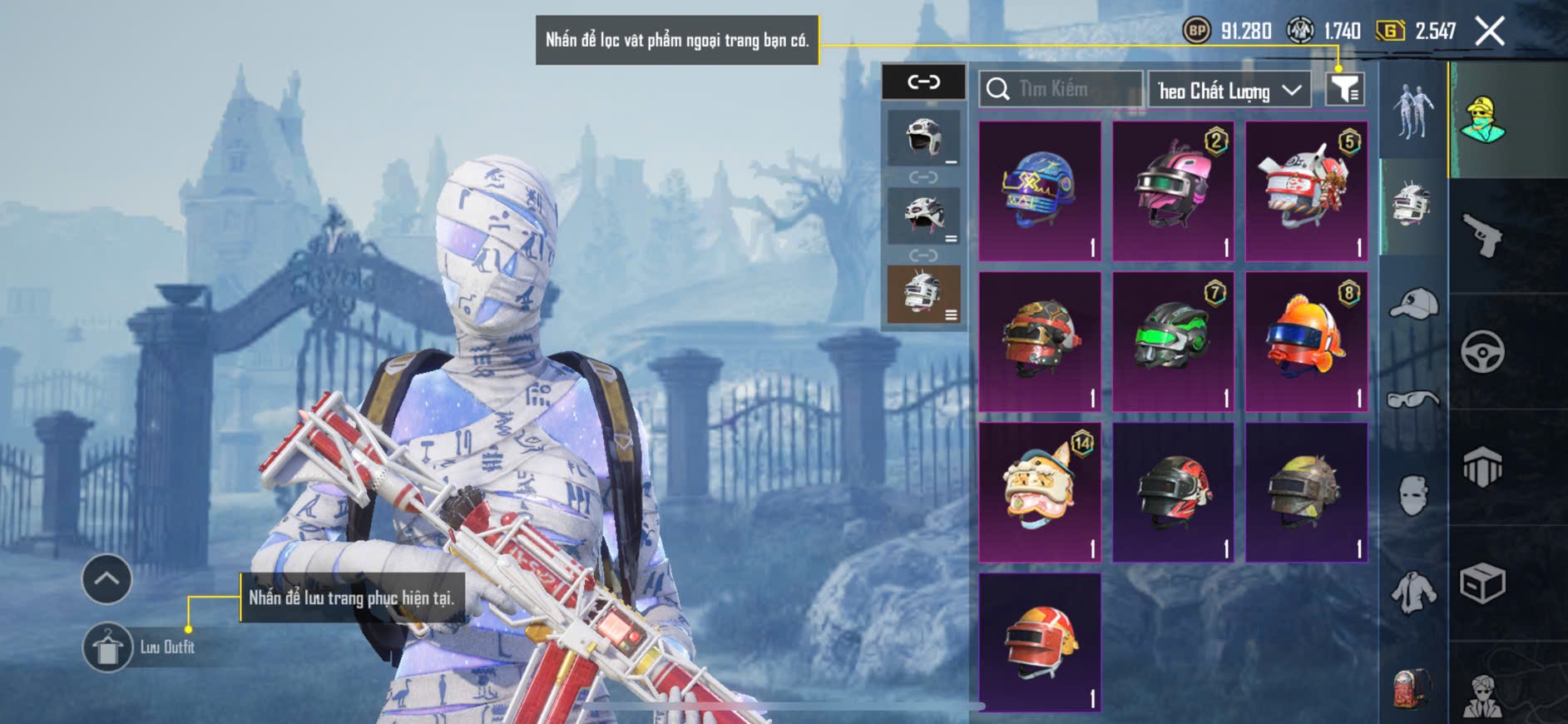Choose the pink helmet with green visor

(1173, 191)
